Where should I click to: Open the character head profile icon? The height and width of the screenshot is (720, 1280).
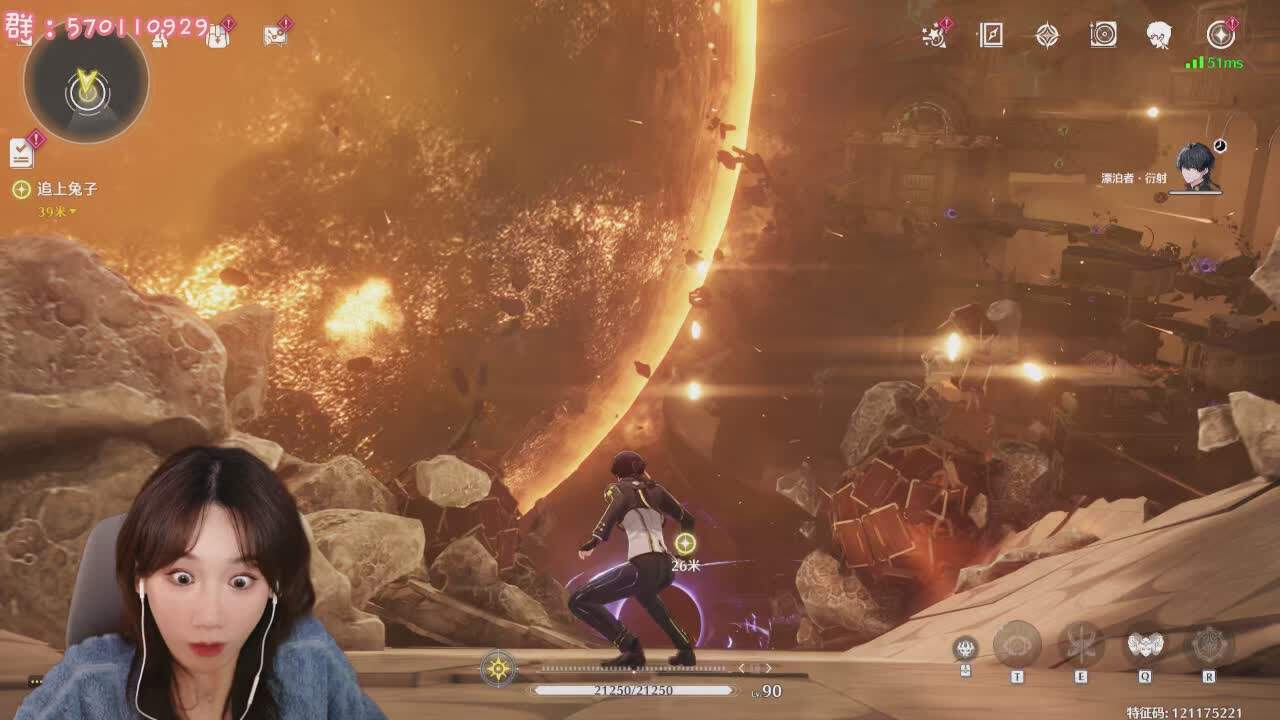[x=1159, y=35]
